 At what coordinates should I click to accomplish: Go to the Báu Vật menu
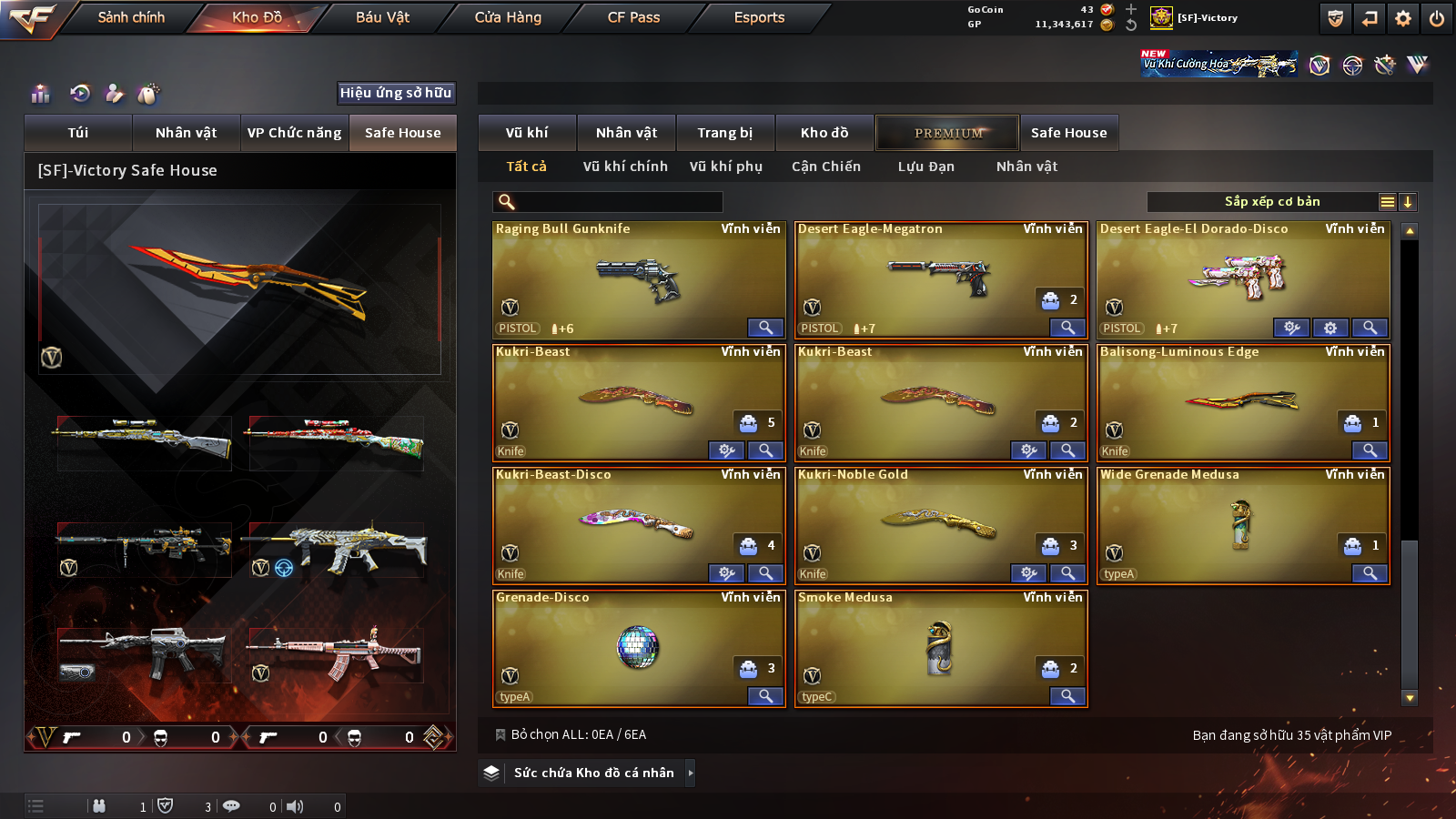[x=382, y=17]
